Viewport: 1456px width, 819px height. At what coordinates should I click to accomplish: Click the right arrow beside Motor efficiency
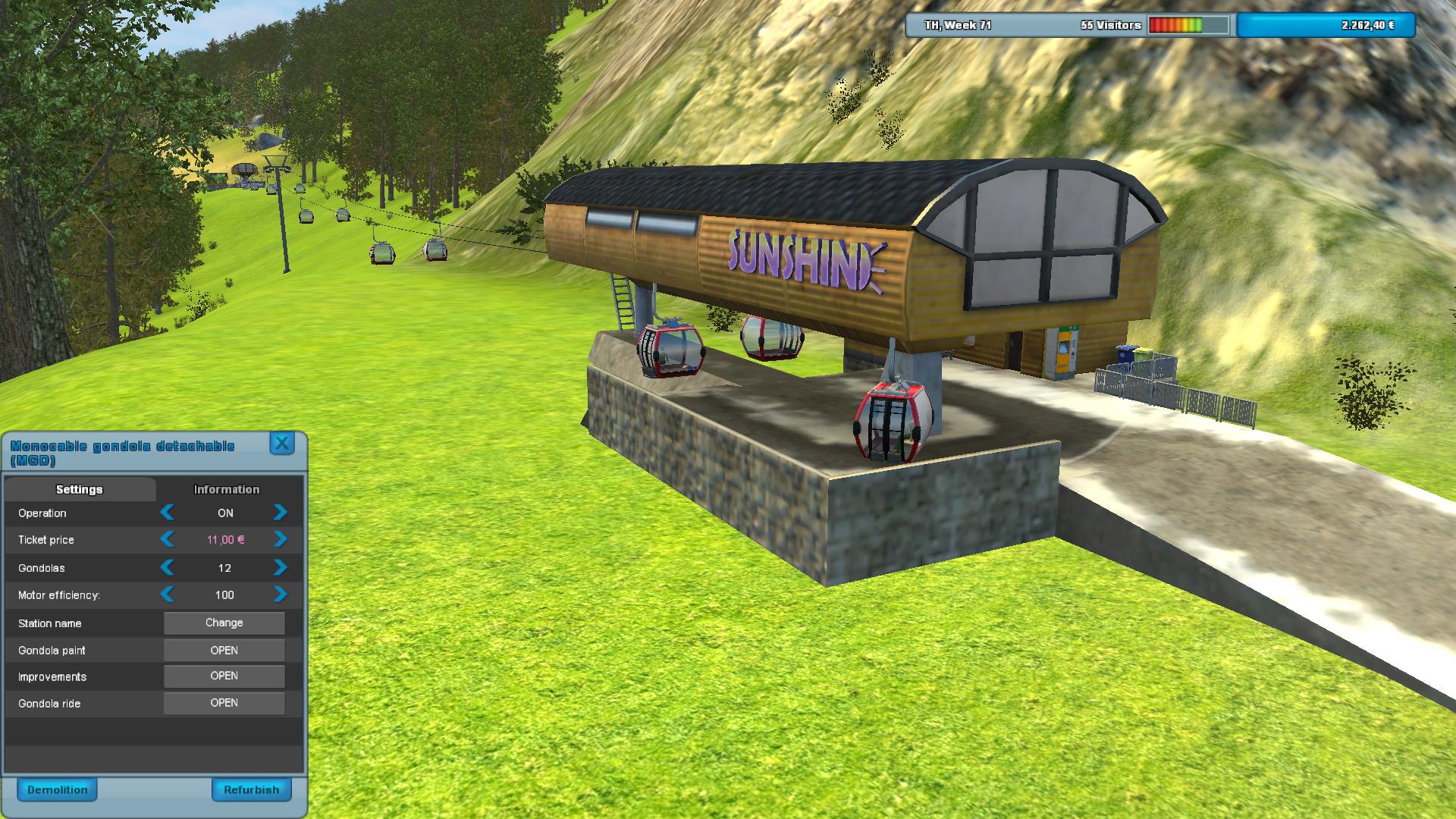pos(280,595)
